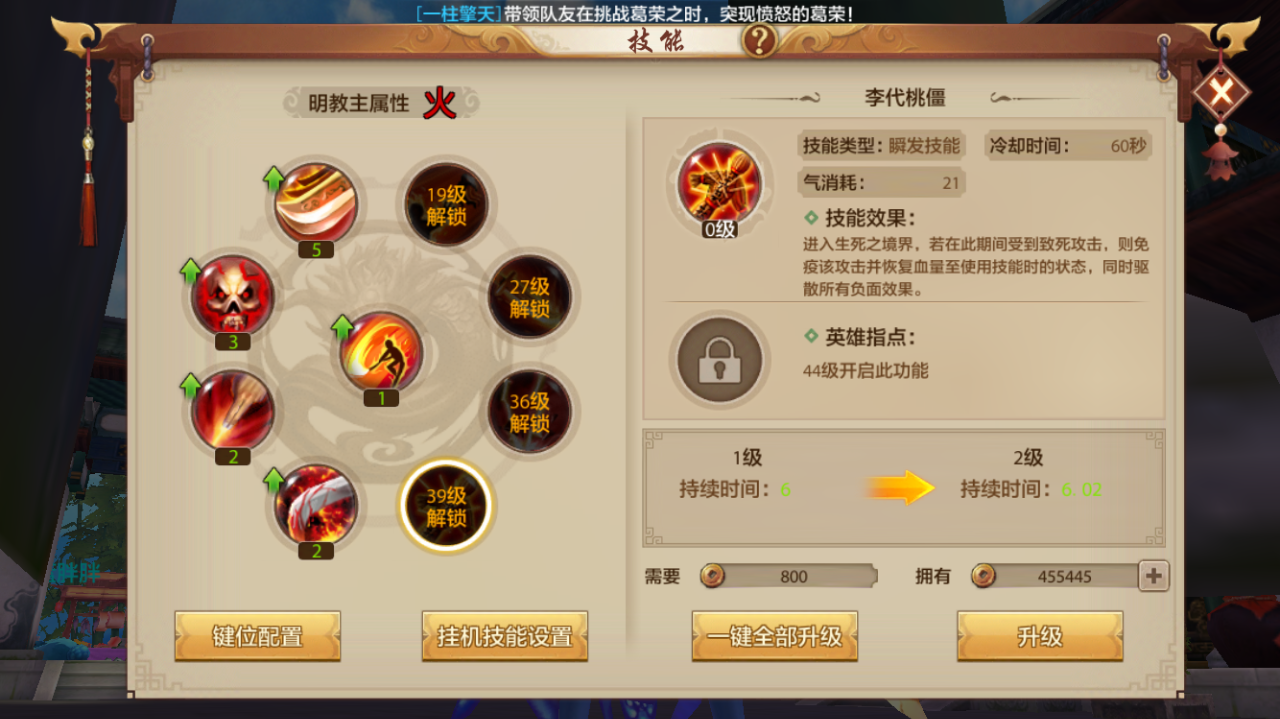The image size is (1280, 719).
Task: Select the locked 19级解锁 skill slot
Action: tap(446, 206)
